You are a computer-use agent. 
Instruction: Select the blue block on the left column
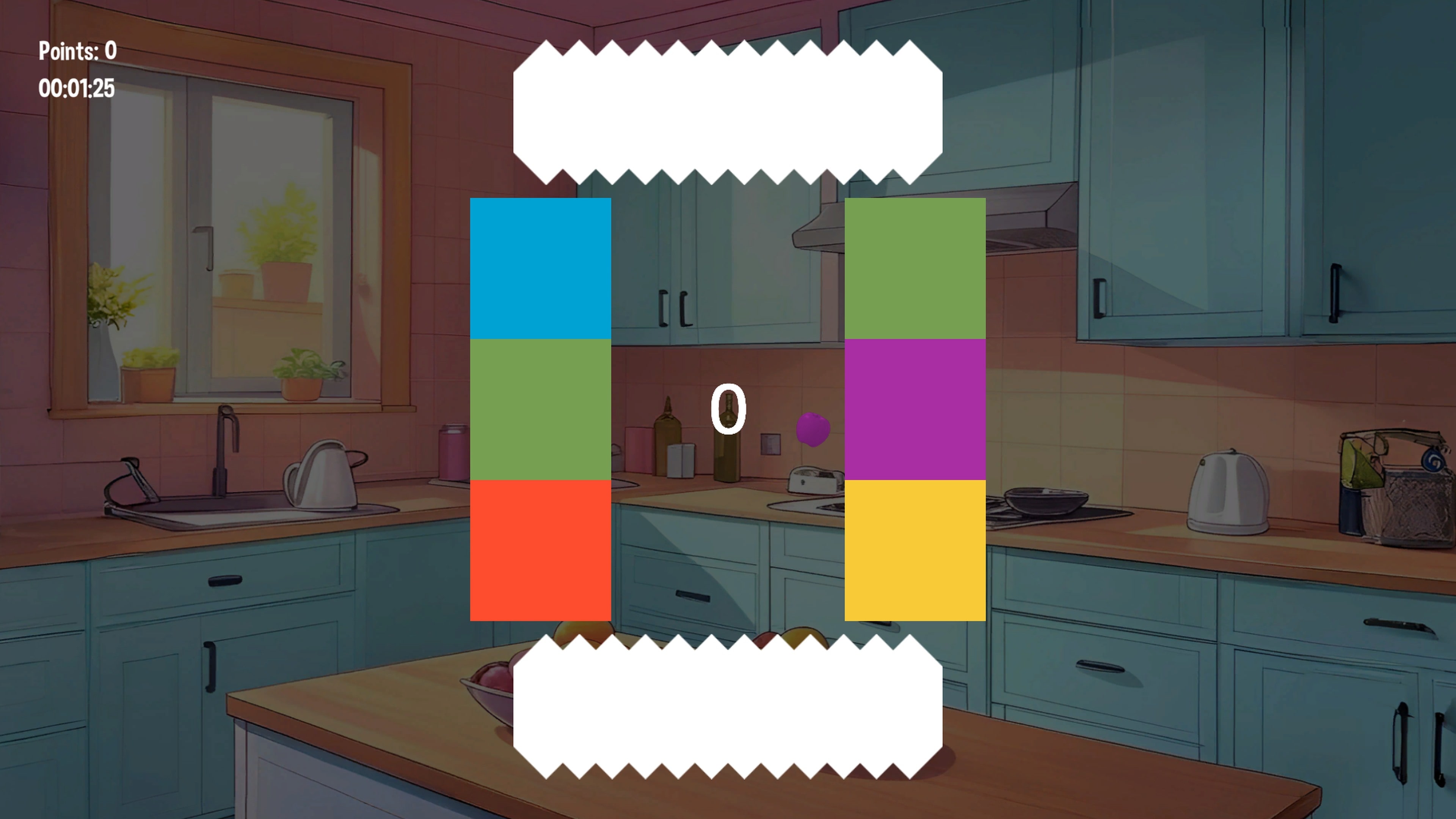point(541,268)
